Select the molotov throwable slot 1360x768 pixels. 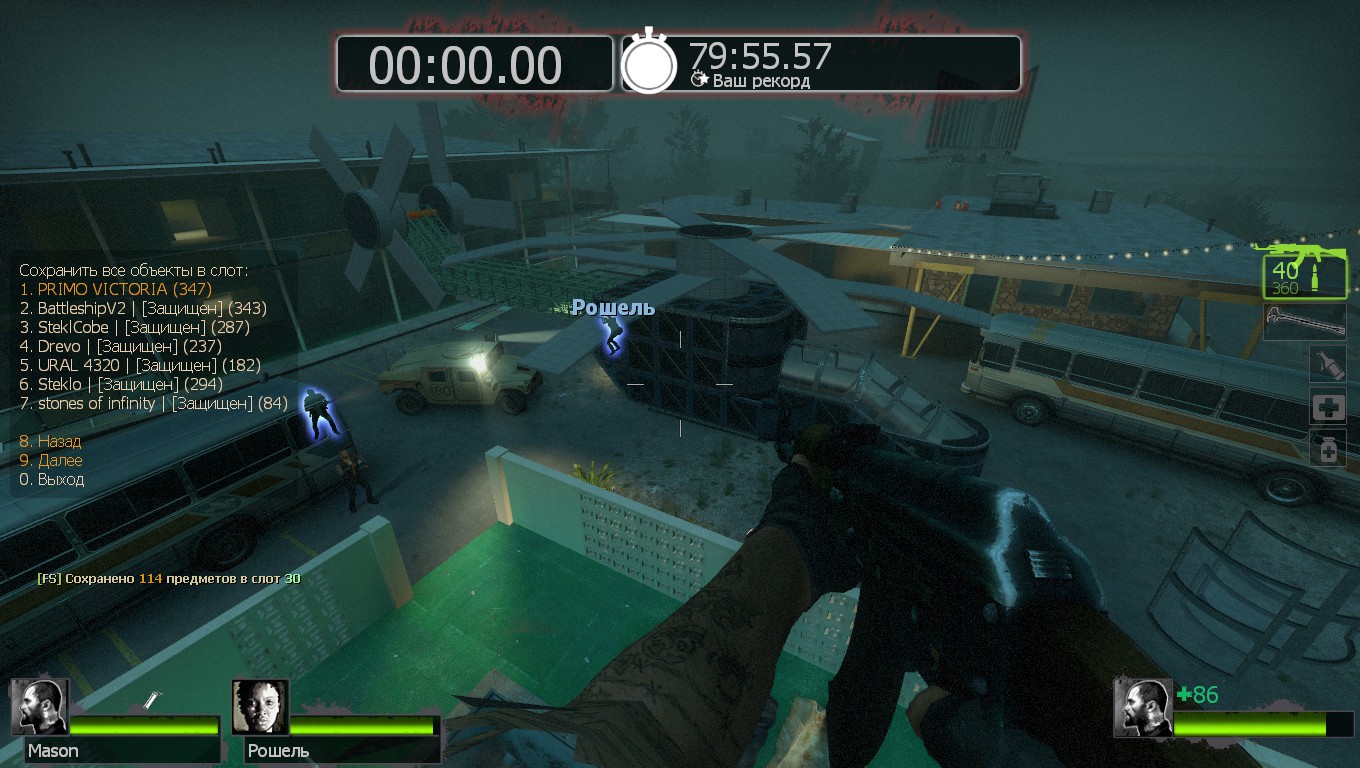coord(1328,364)
